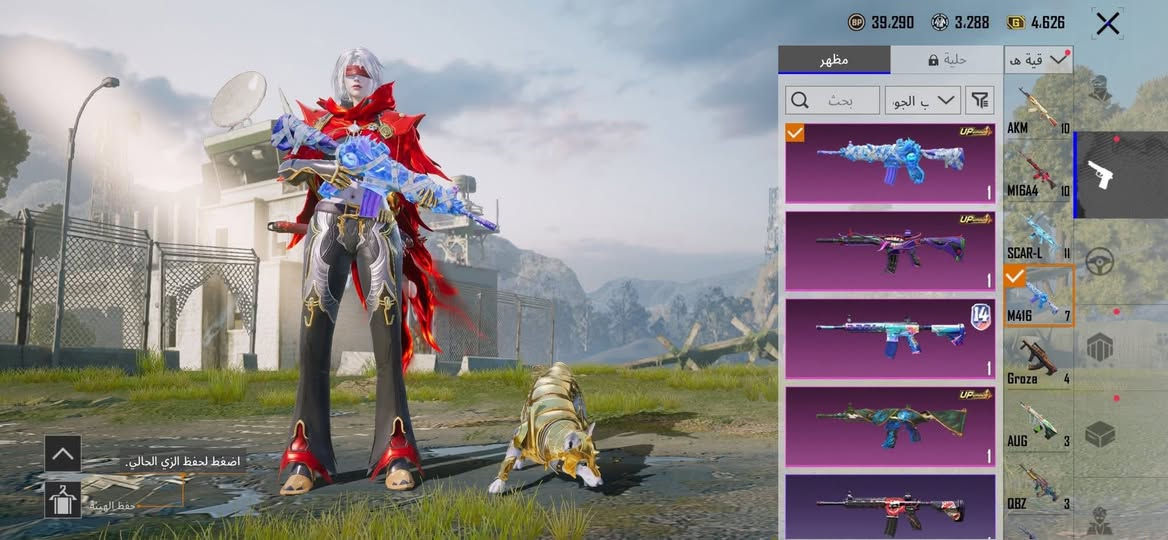Open the QBZ weapon entry
Viewport: 1168px width, 540px height.
1039,485
